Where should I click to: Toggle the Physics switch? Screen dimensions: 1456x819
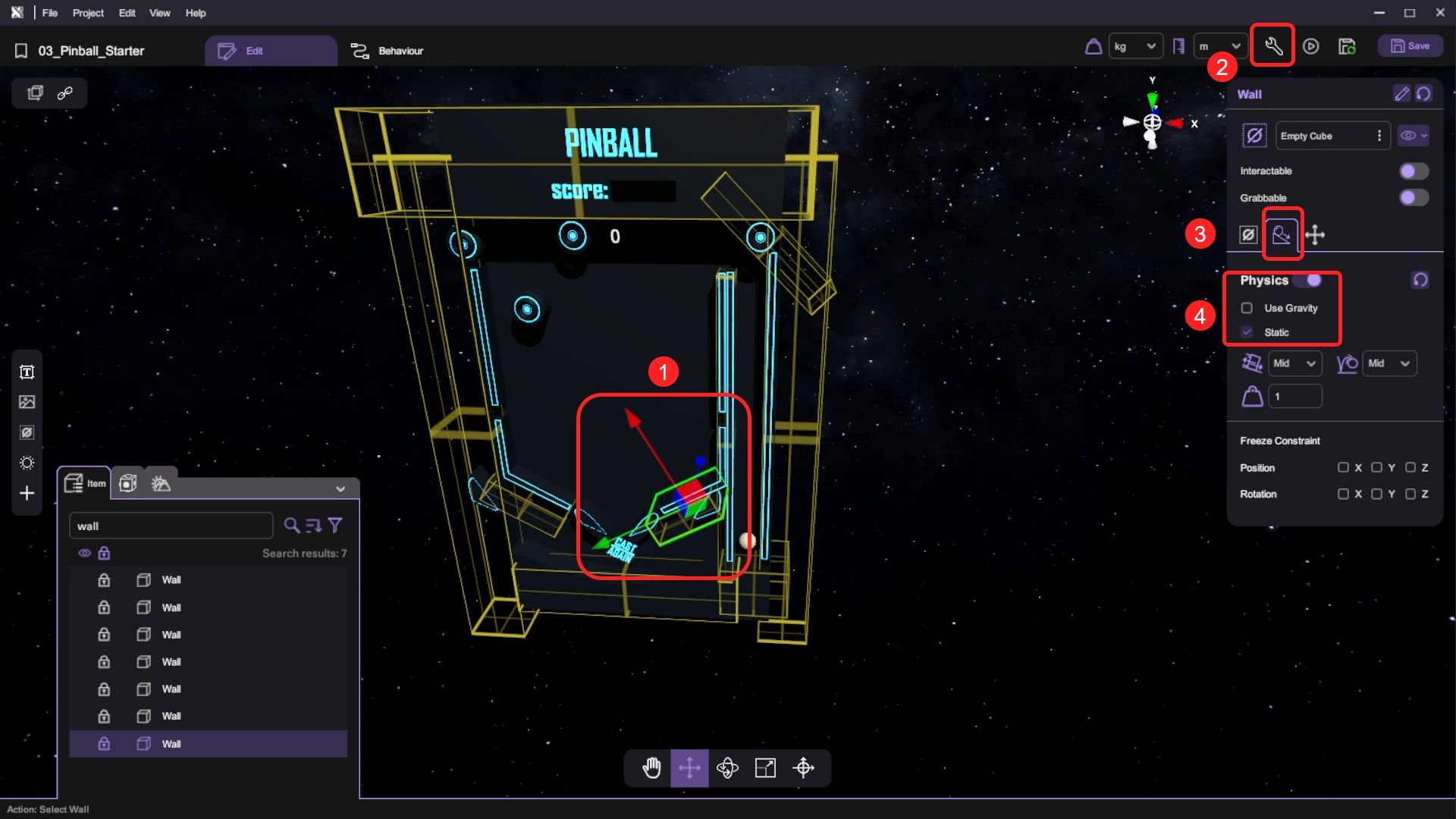pos(1309,281)
